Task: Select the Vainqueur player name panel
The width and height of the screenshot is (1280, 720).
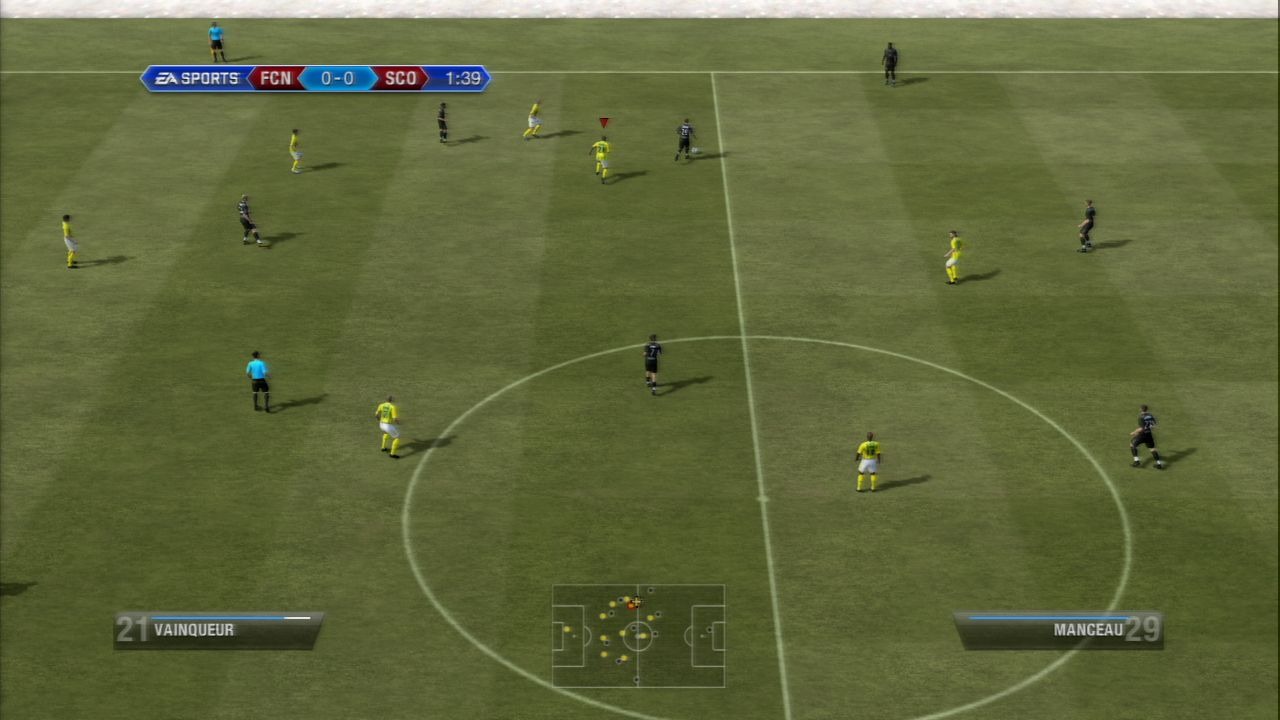Action: [218, 630]
